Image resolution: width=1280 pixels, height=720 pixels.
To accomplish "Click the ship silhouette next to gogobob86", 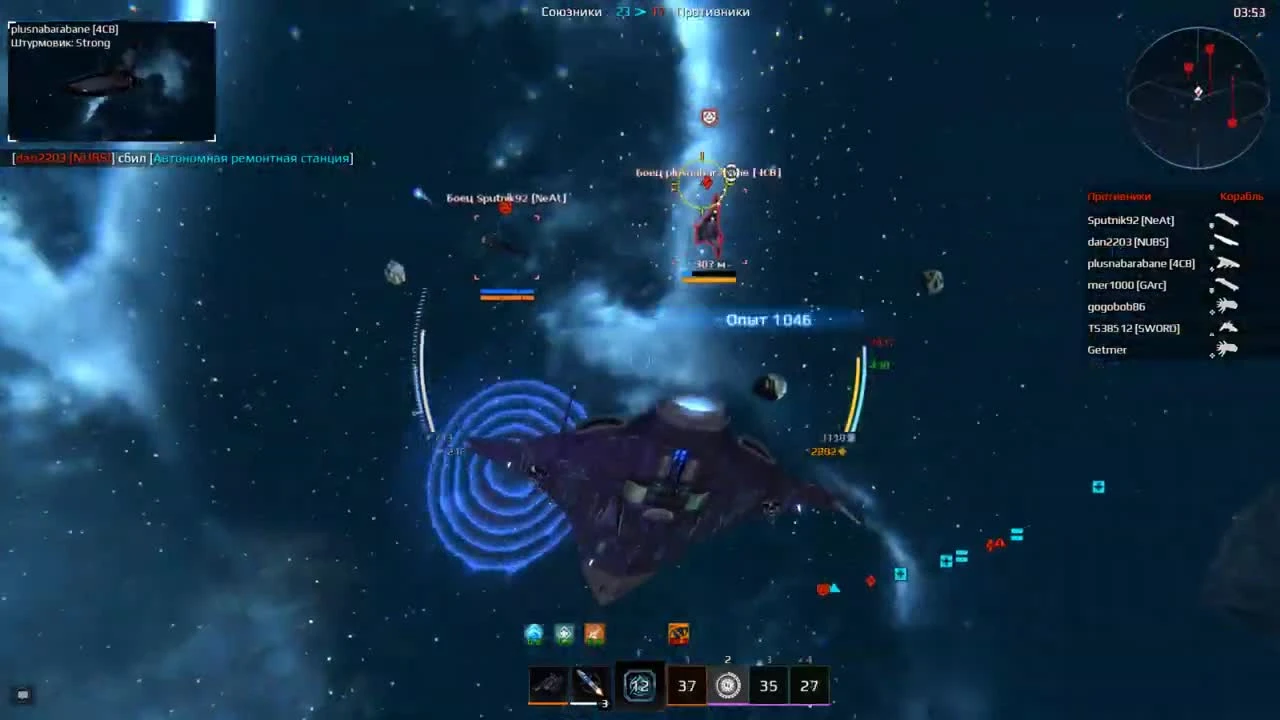I will coord(1227,306).
